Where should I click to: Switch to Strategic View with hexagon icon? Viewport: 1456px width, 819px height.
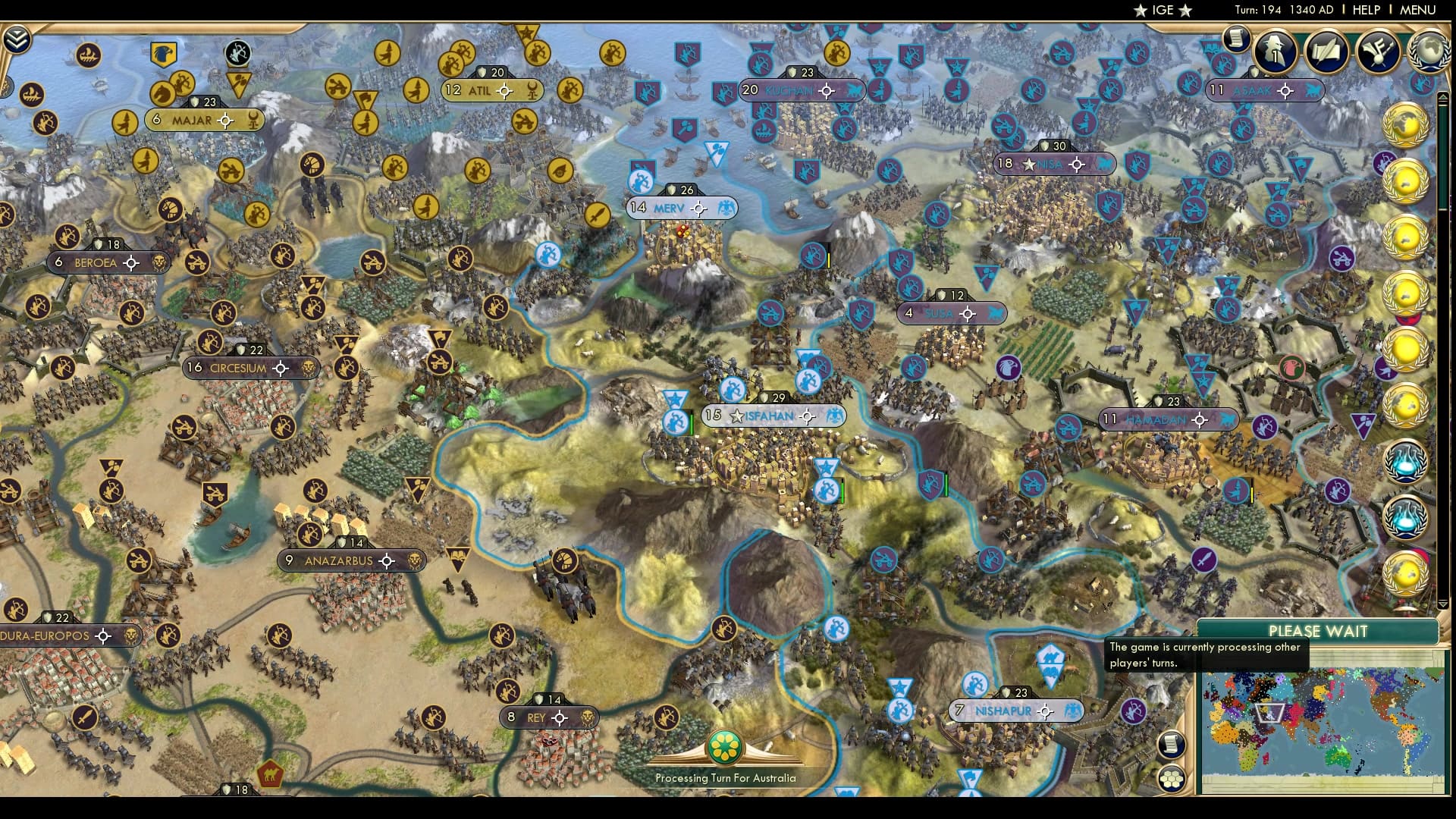(x=1171, y=778)
